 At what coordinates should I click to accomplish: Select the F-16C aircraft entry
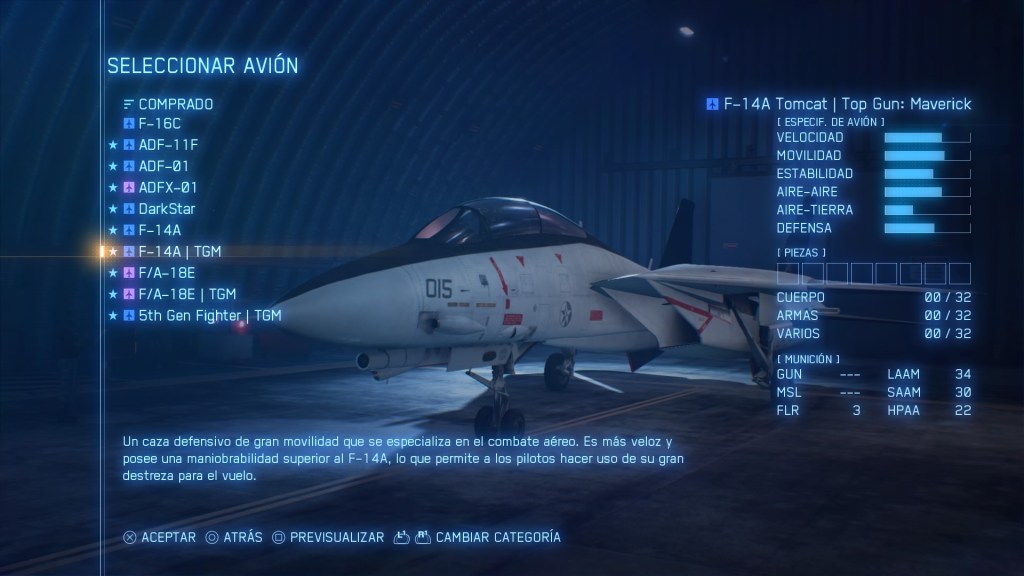coord(159,124)
